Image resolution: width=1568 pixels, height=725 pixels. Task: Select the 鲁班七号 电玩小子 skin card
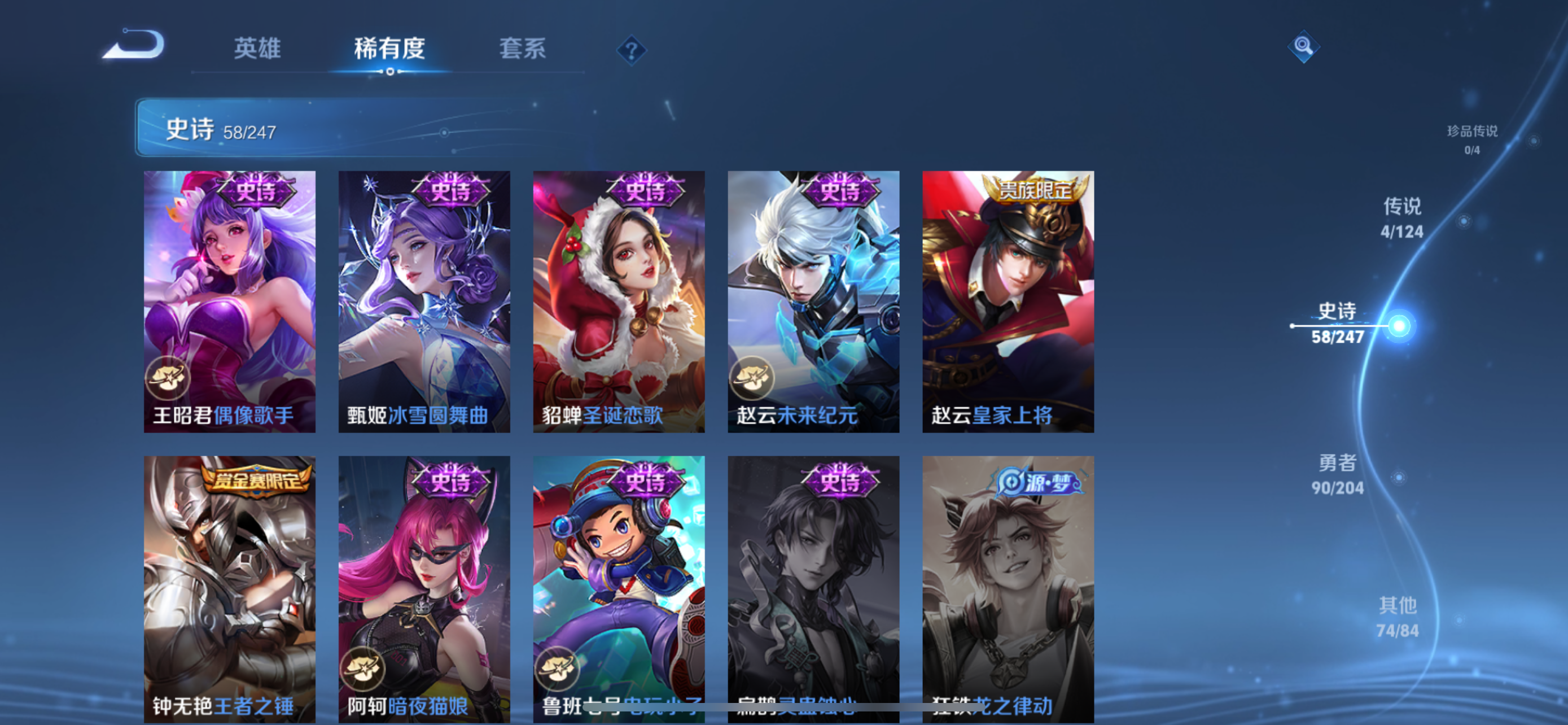pos(619,587)
